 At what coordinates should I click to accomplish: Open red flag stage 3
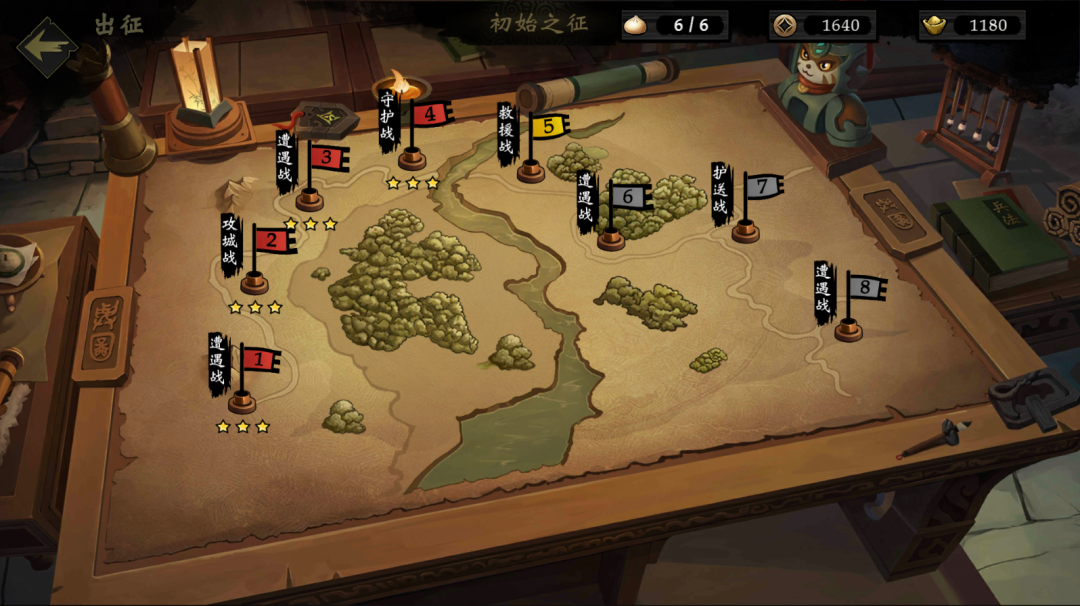(326, 158)
